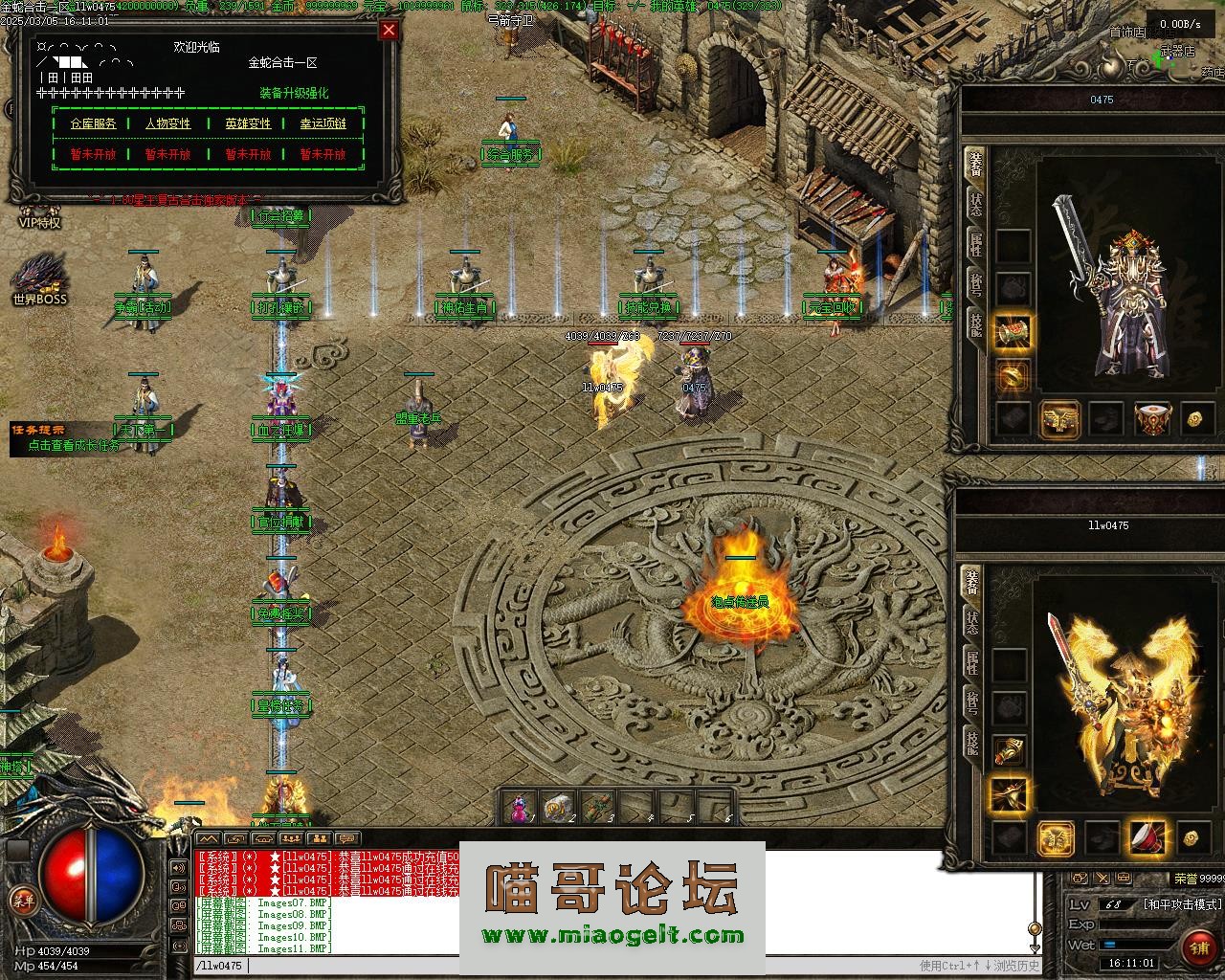Use the red potion in hotbar slot 1
Image resolution: width=1225 pixels, height=980 pixels.
518,809
